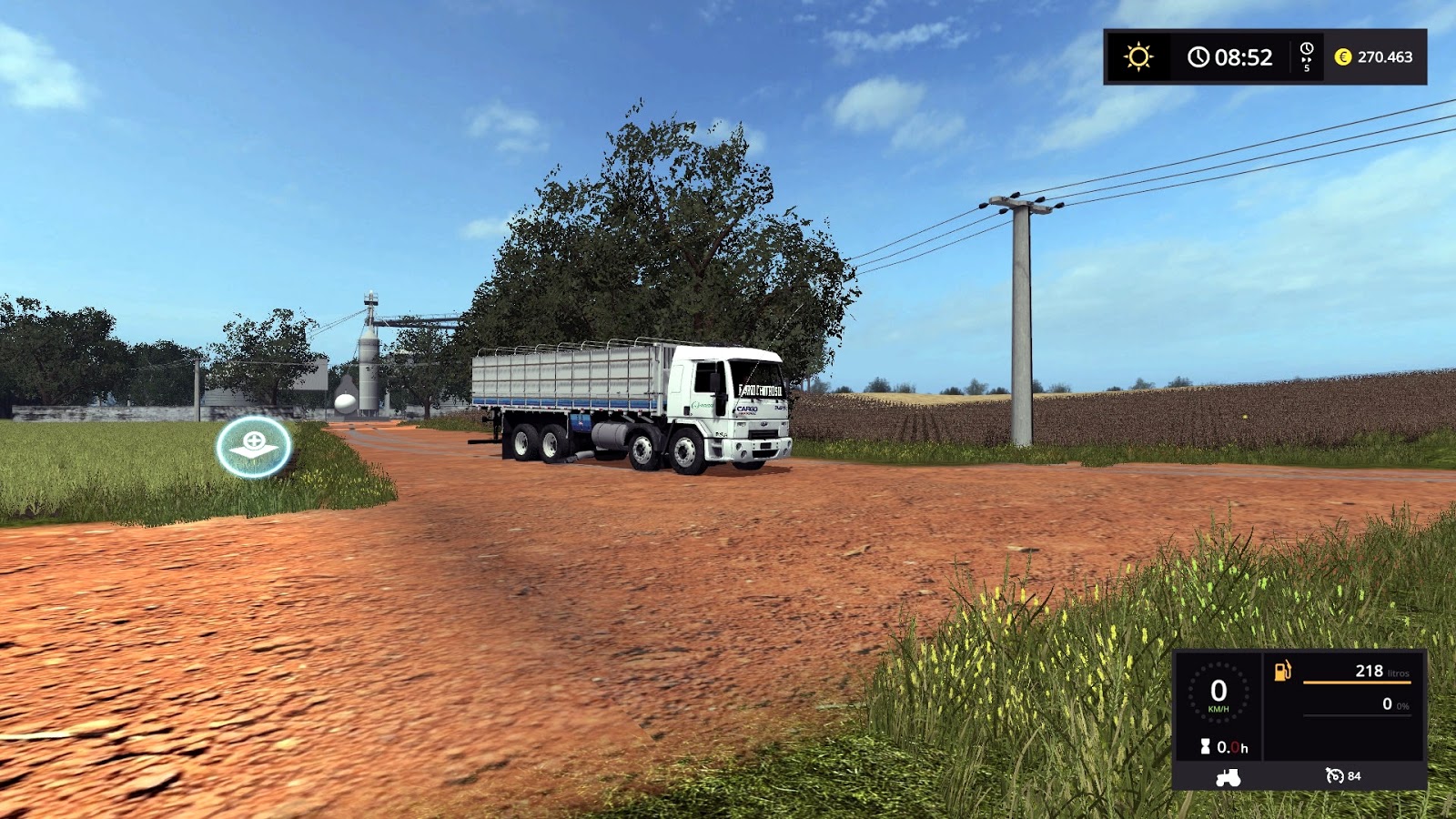Click the clock icon beside 08:52
1456x819 pixels.
click(x=1198, y=55)
